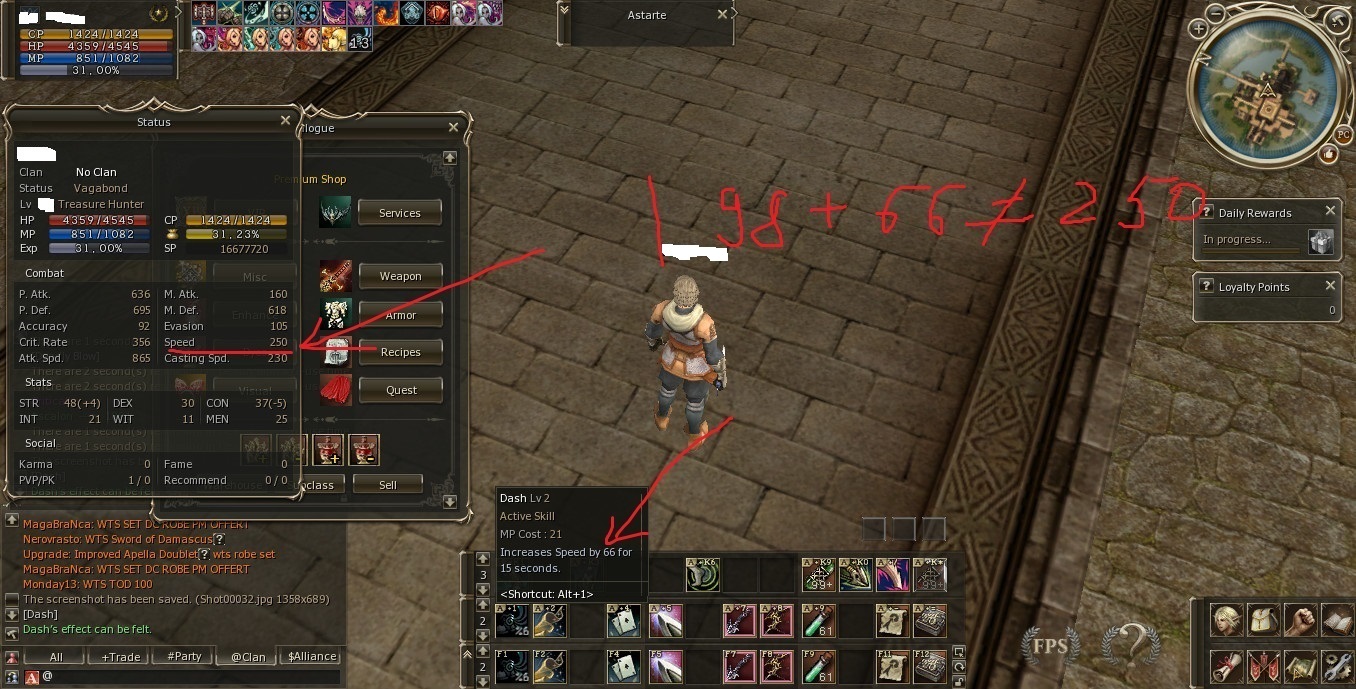
Task: Open the Armor shop category
Action: tap(400, 315)
